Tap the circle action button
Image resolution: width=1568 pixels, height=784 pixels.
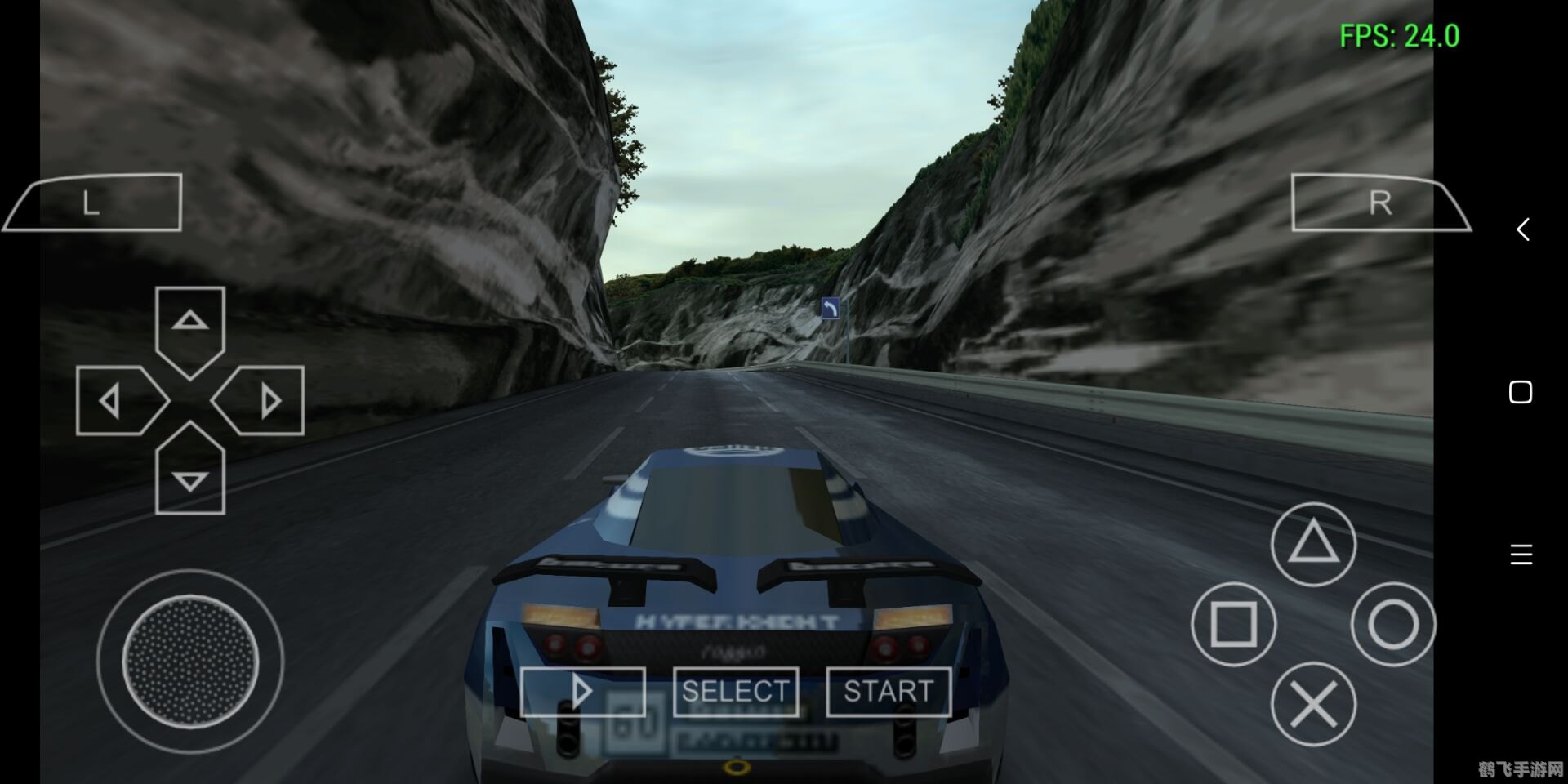pyautogui.click(x=1392, y=625)
